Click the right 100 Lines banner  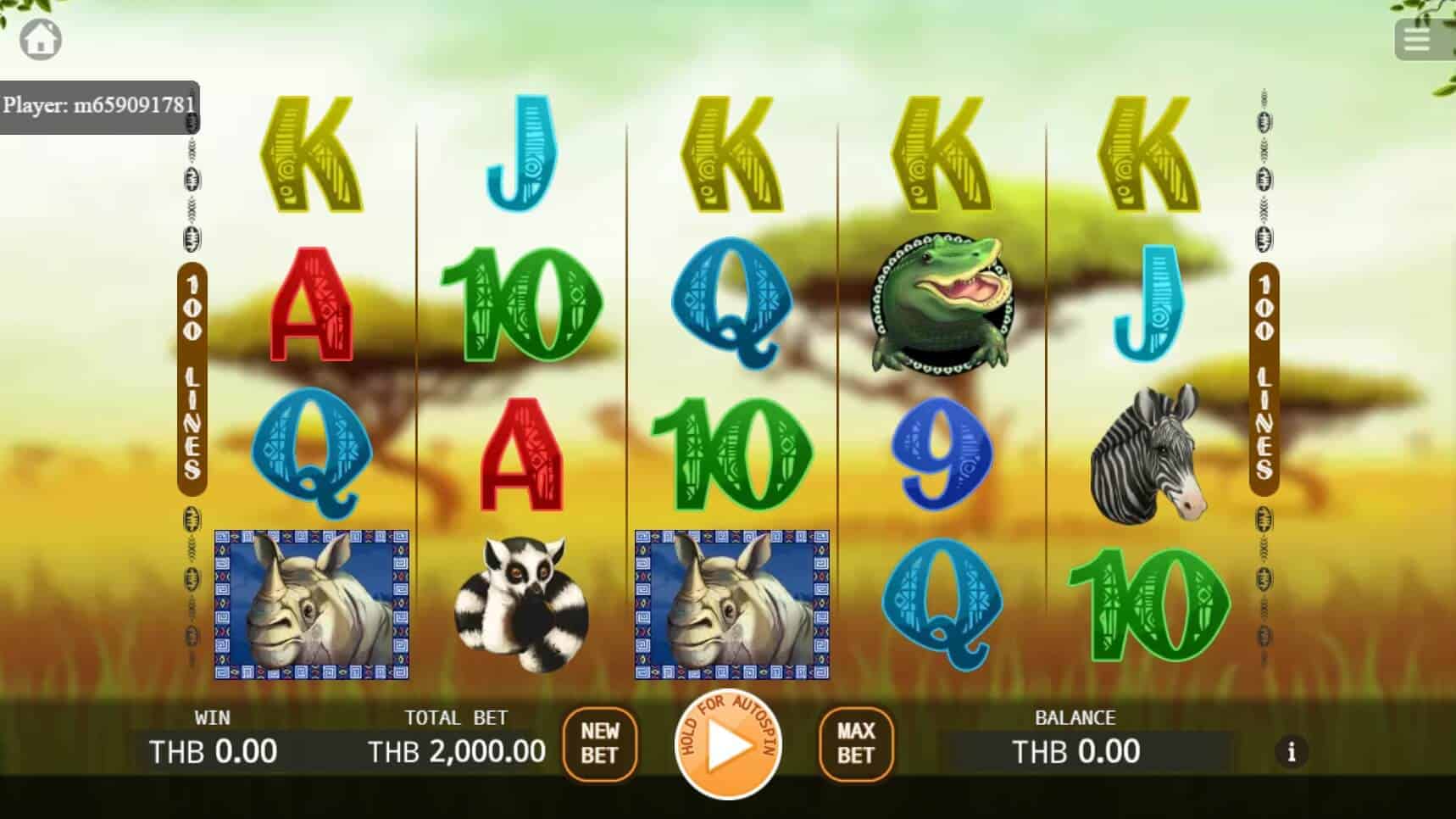(1264, 382)
